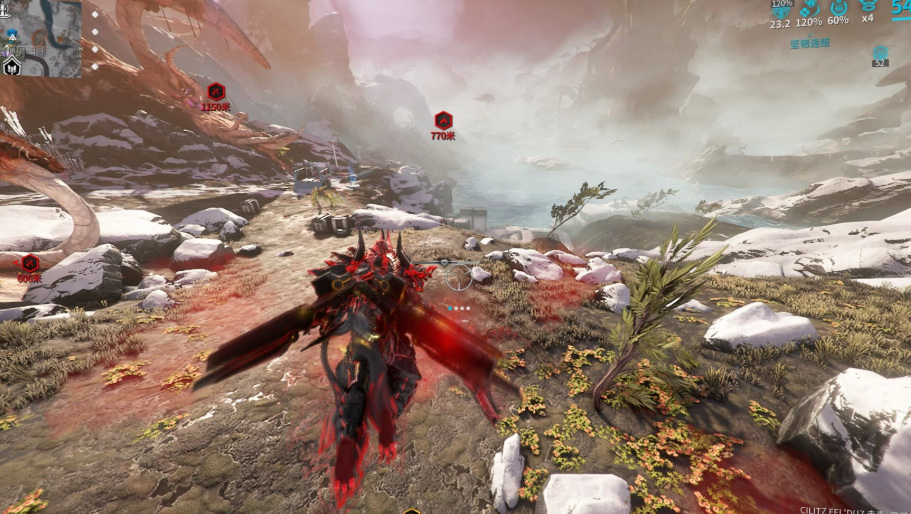Click the black-and-white hexagon icon on the minimap
911x514 pixels.
(x=12, y=67)
